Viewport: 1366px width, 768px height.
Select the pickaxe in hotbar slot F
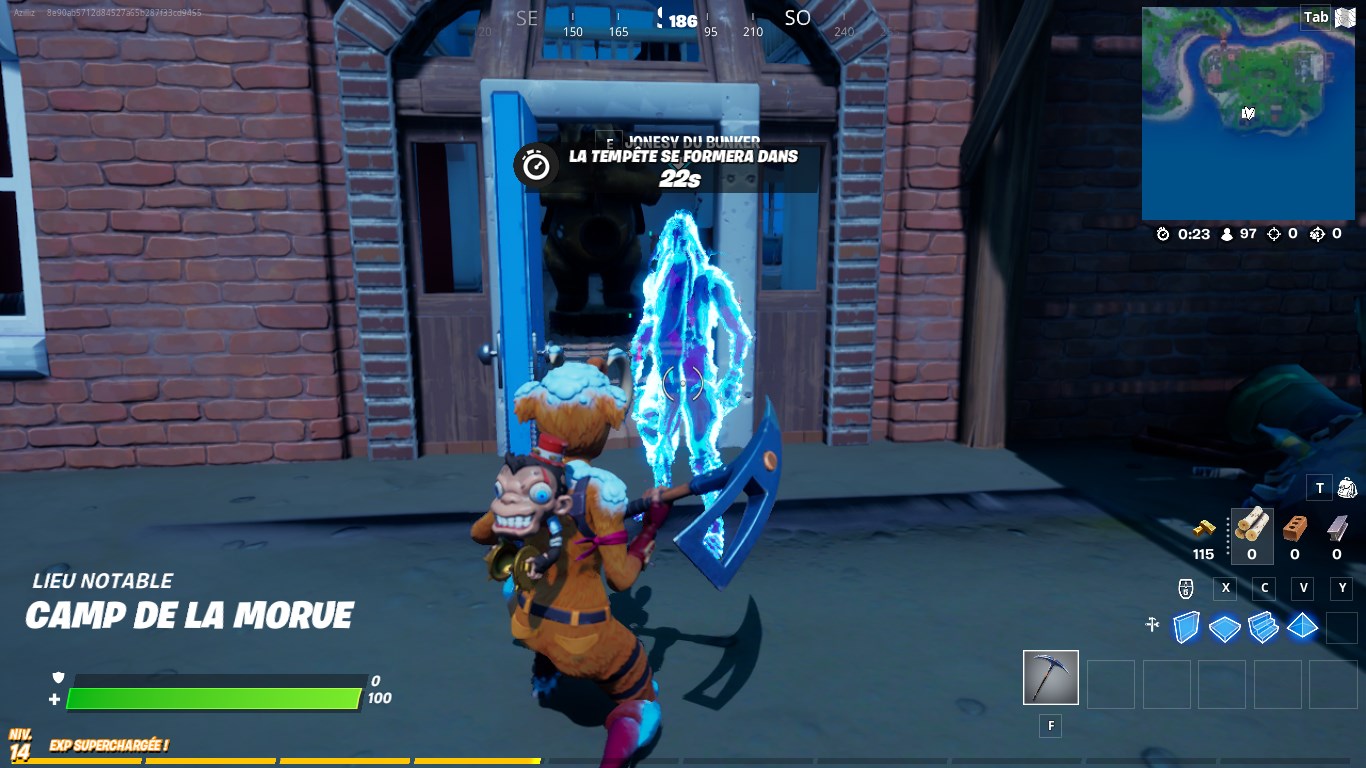[x=1049, y=678]
